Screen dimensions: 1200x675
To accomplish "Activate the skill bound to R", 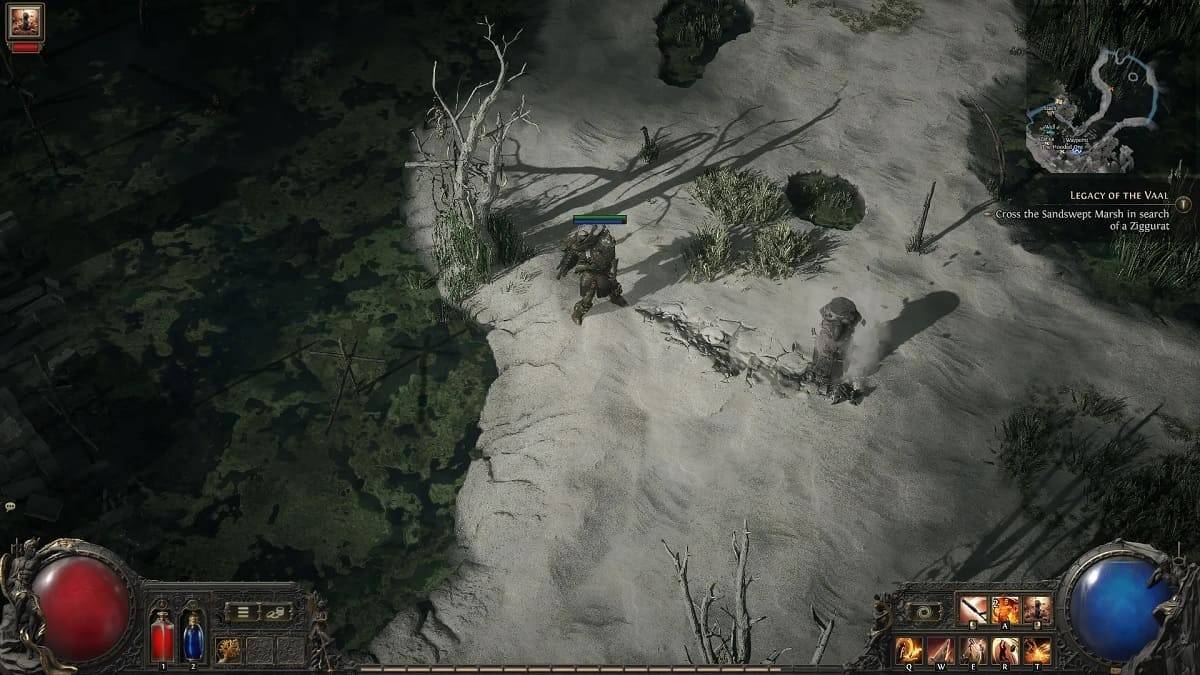I will coord(1005,650).
